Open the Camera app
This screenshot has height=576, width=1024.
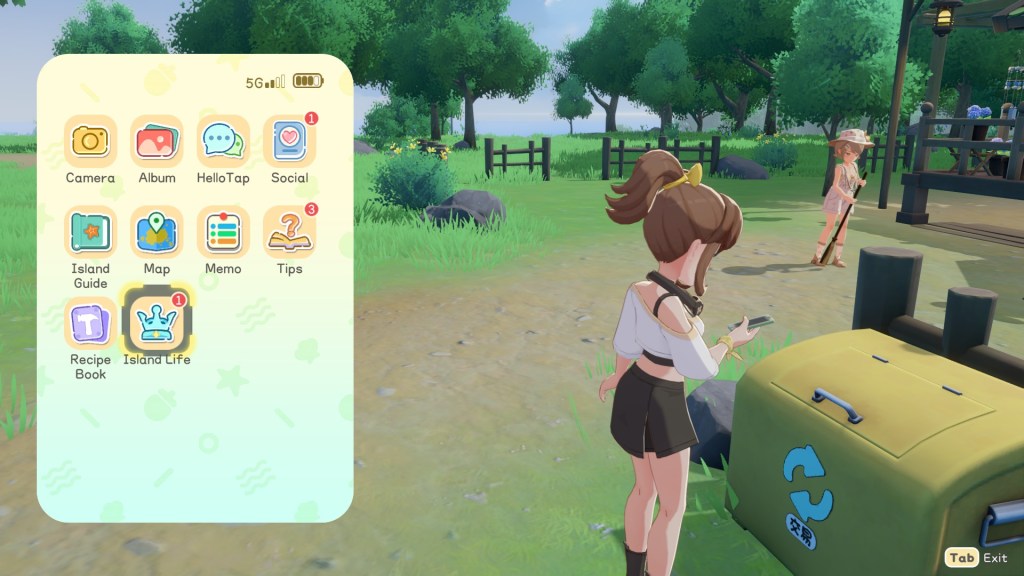90,142
